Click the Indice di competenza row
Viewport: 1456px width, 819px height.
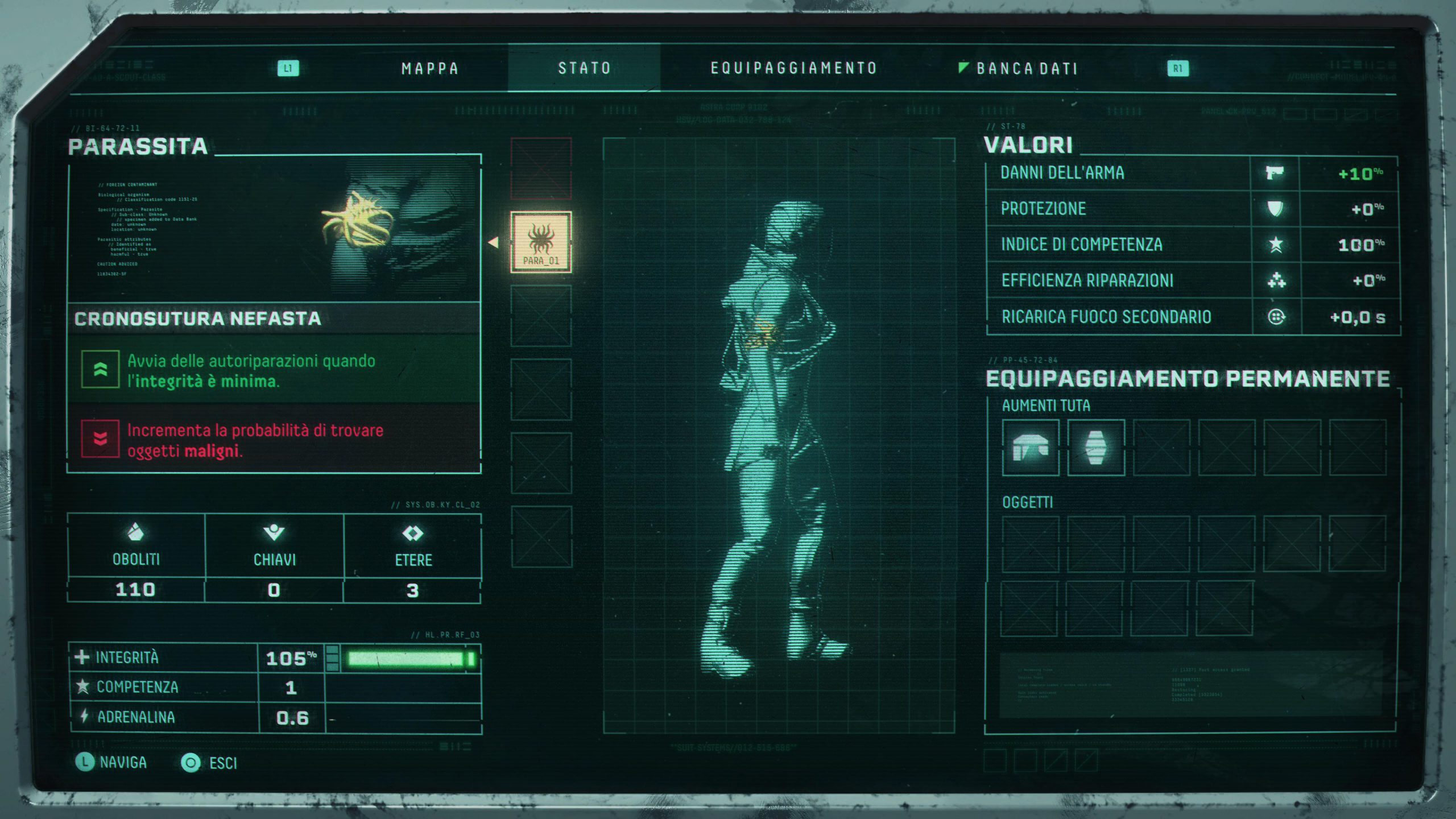pos(1192,245)
